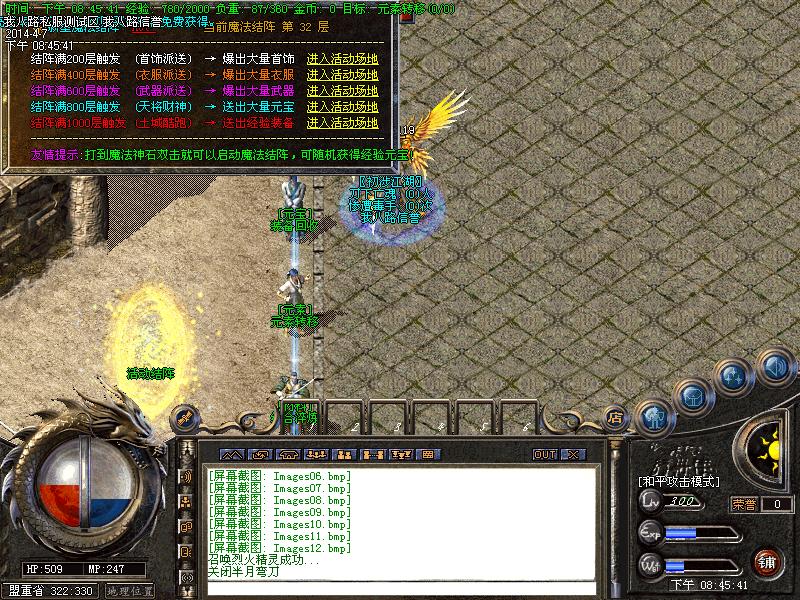The width and height of the screenshot is (800, 600).
Task: Open the skills round button with sparkles
Action: click(735, 377)
